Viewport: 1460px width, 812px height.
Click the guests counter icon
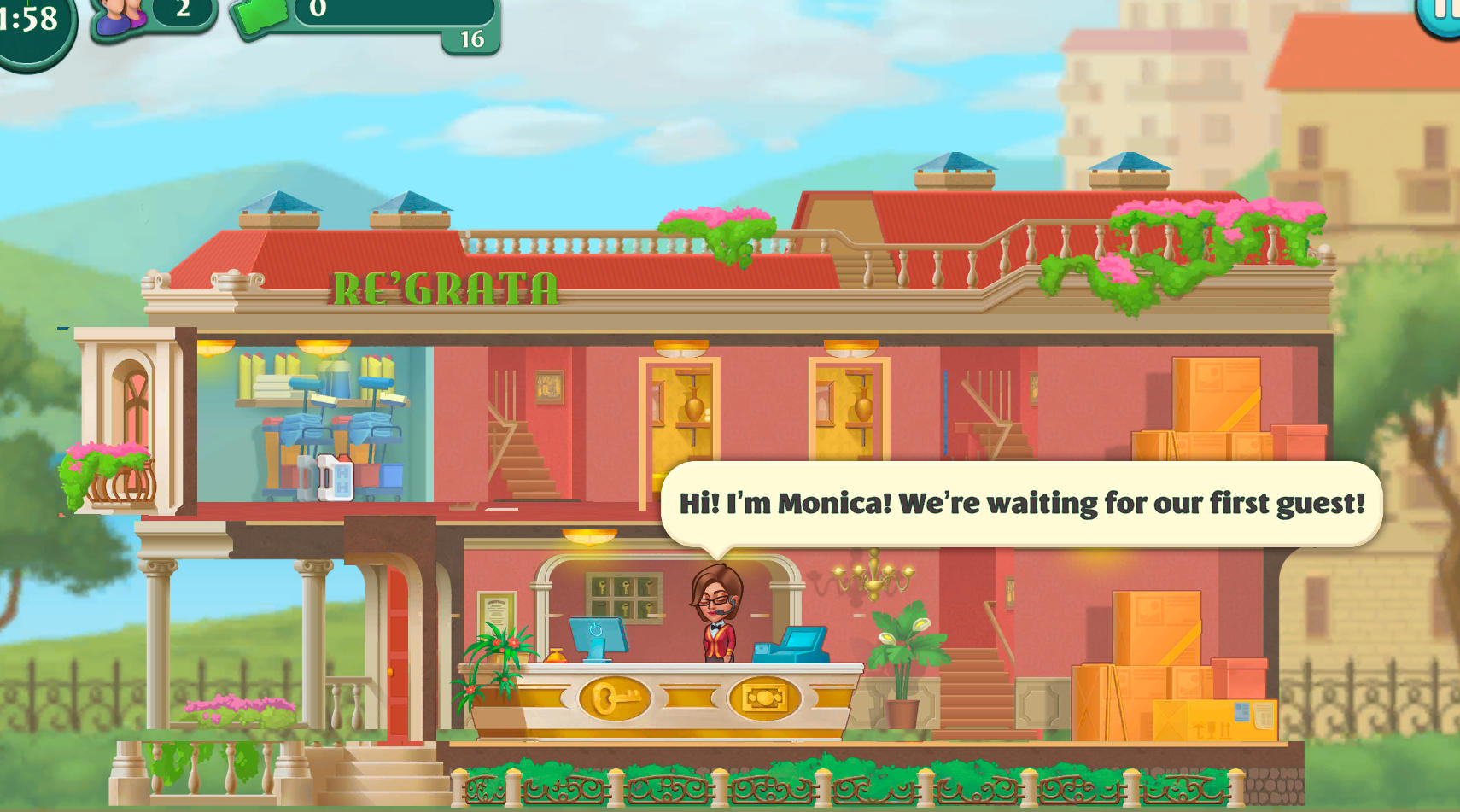point(115,15)
